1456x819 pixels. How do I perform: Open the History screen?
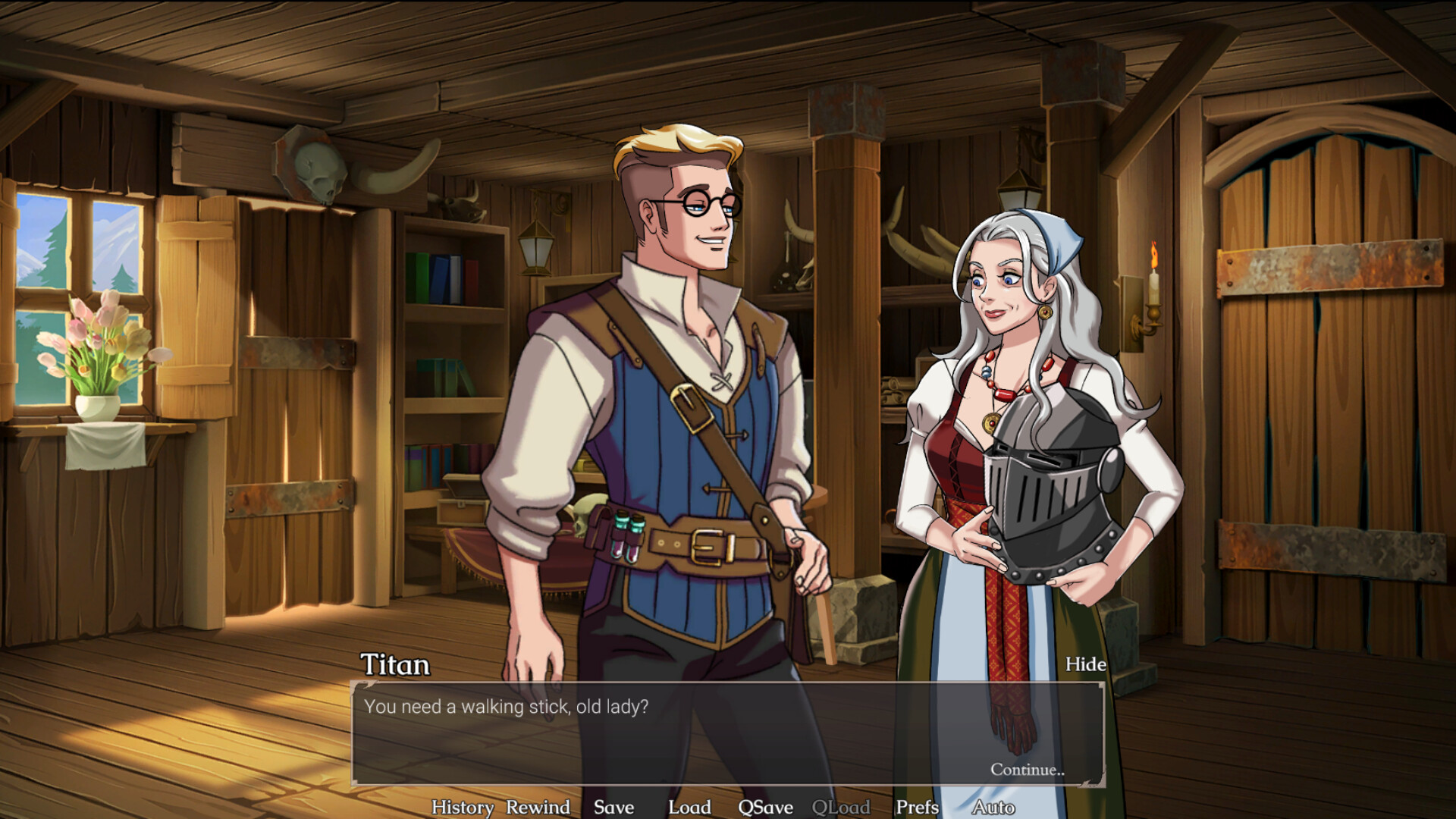464,807
